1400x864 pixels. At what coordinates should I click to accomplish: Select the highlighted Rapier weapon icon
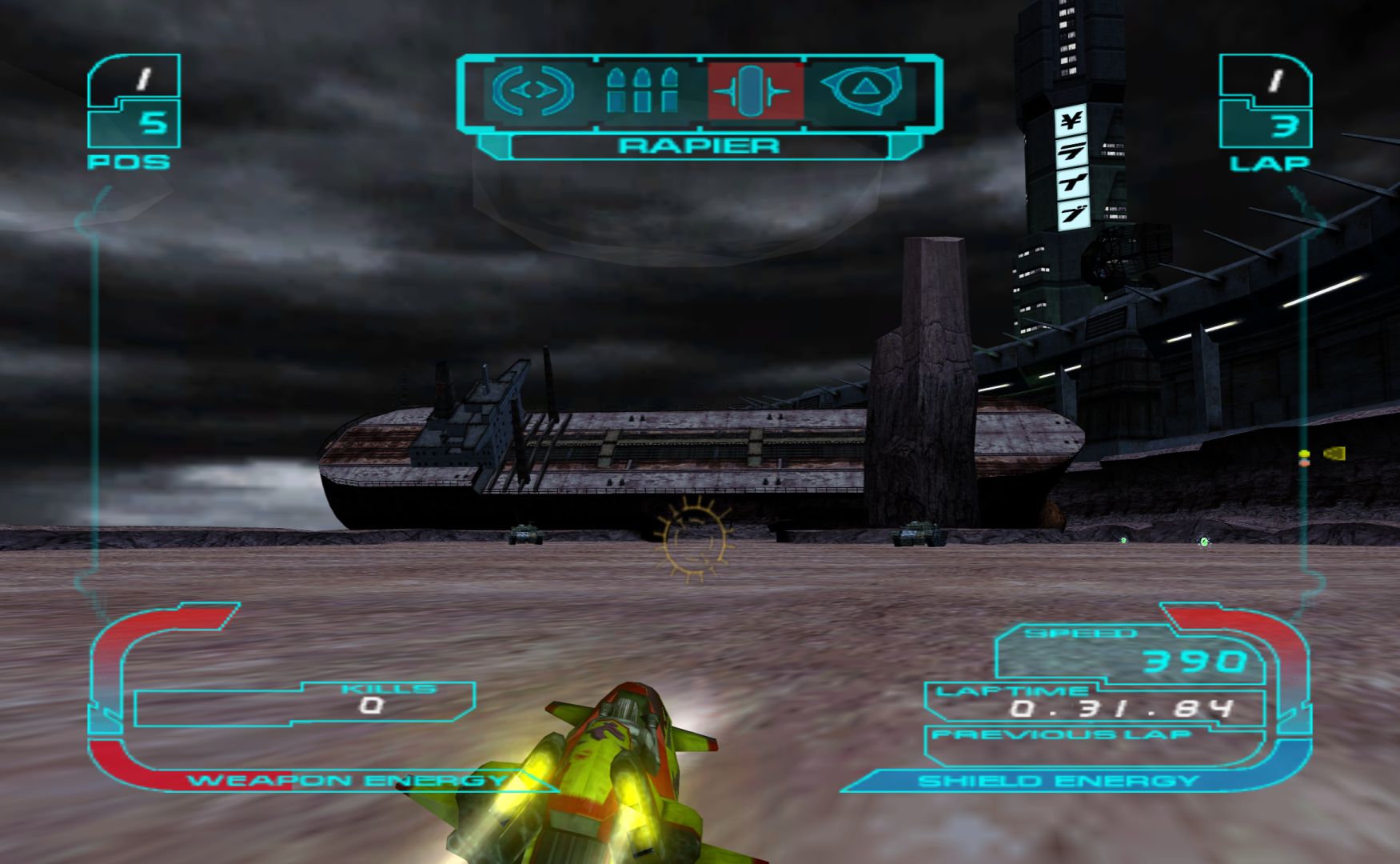pyautogui.click(x=754, y=91)
